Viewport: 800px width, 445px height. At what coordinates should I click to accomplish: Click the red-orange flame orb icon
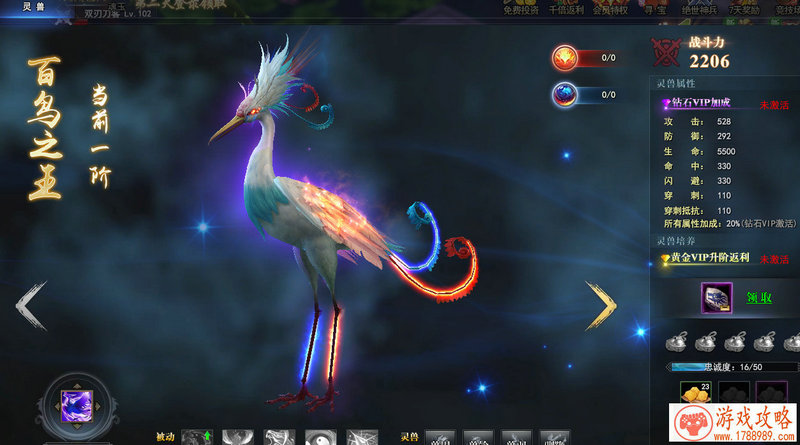[x=565, y=58]
